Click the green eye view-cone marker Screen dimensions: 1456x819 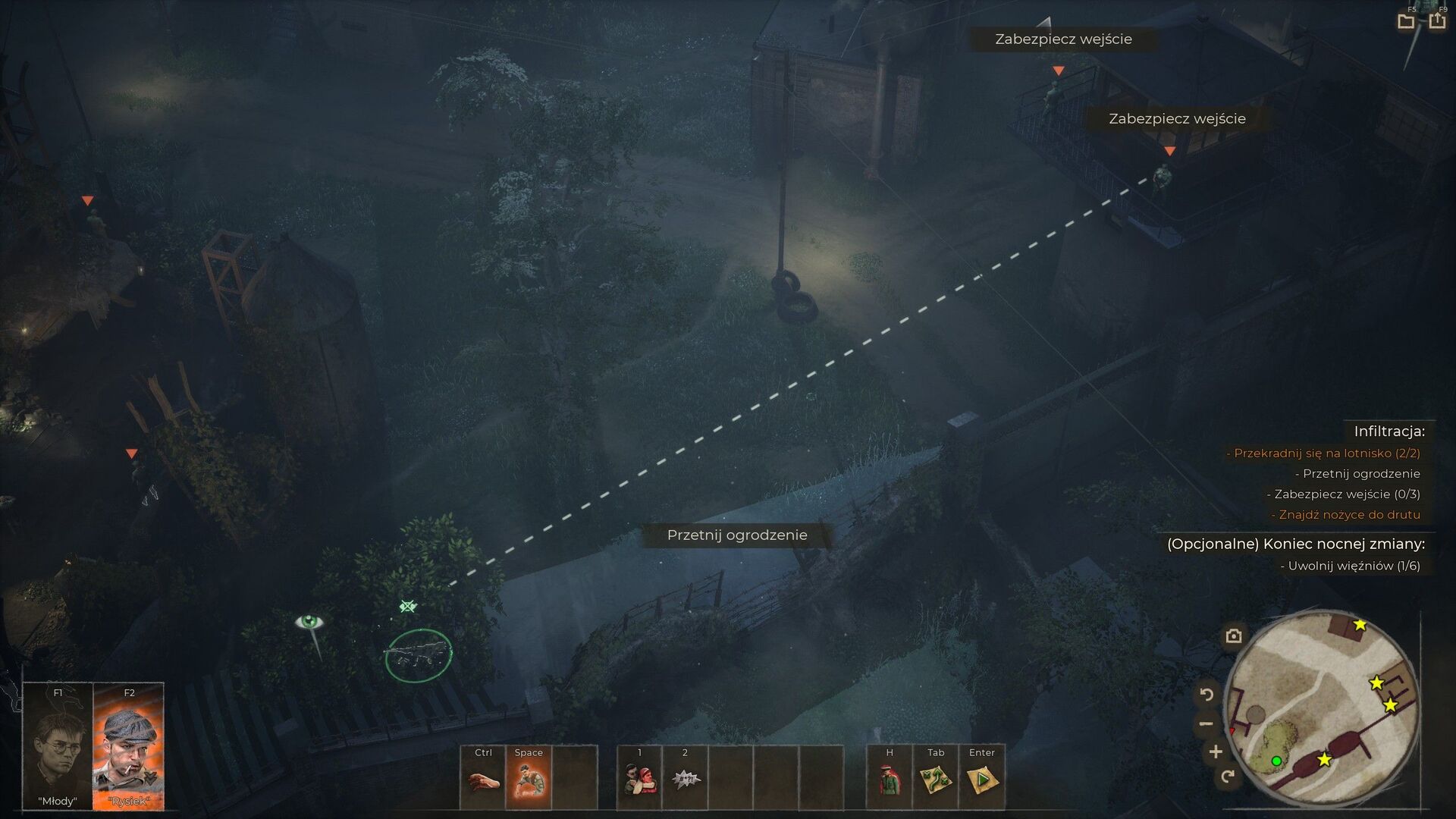(x=309, y=623)
